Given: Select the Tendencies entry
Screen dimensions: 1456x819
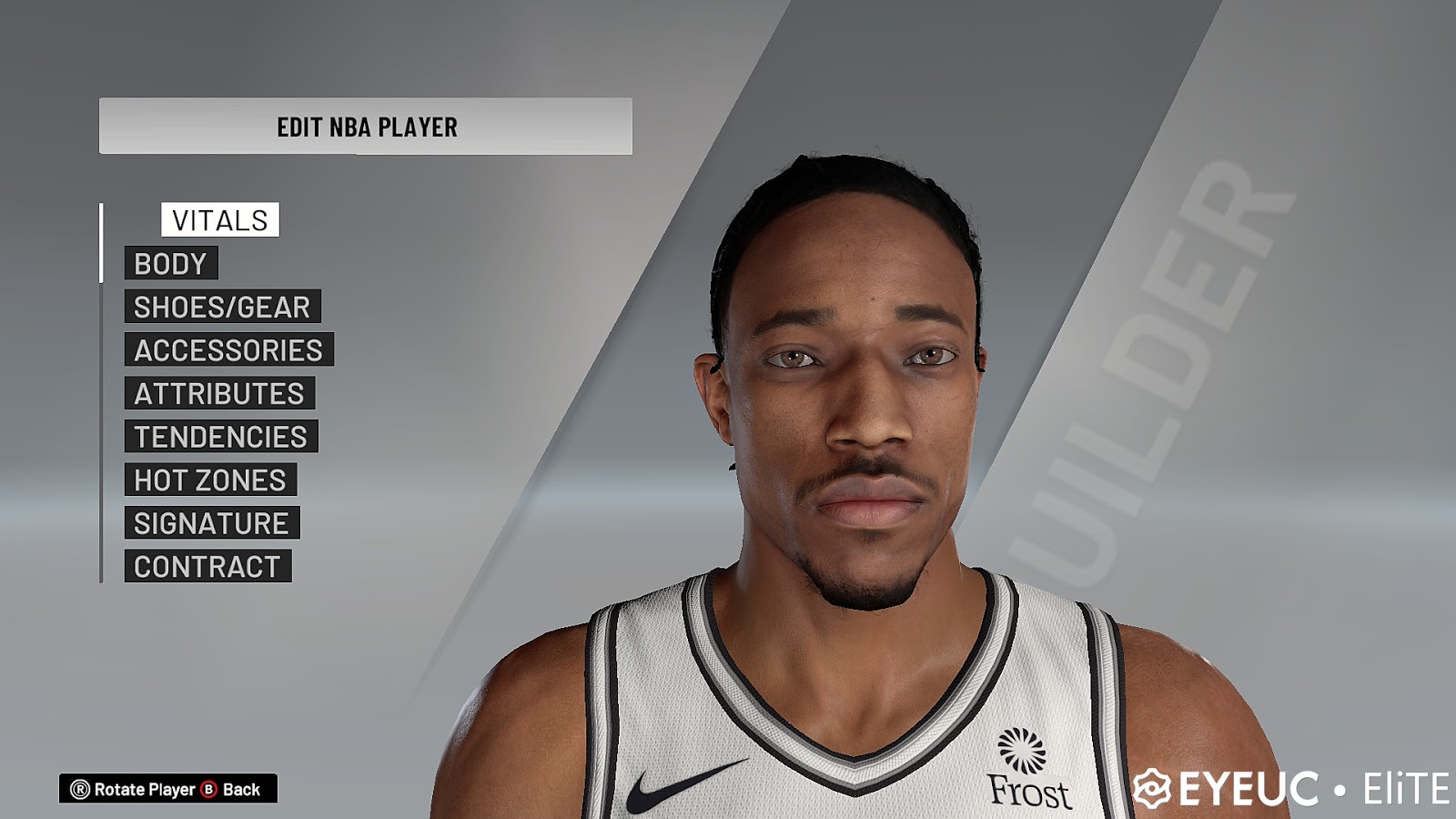Looking at the screenshot, I should tap(221, 437).
